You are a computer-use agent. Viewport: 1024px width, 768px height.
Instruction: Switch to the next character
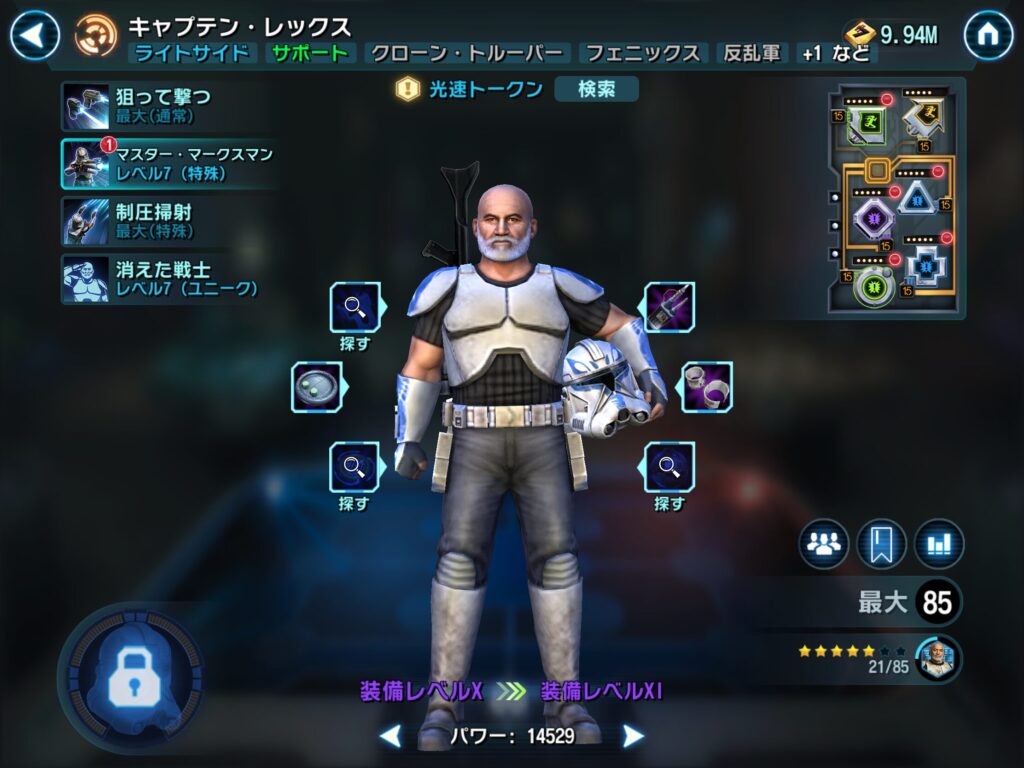tap(633, 737)
